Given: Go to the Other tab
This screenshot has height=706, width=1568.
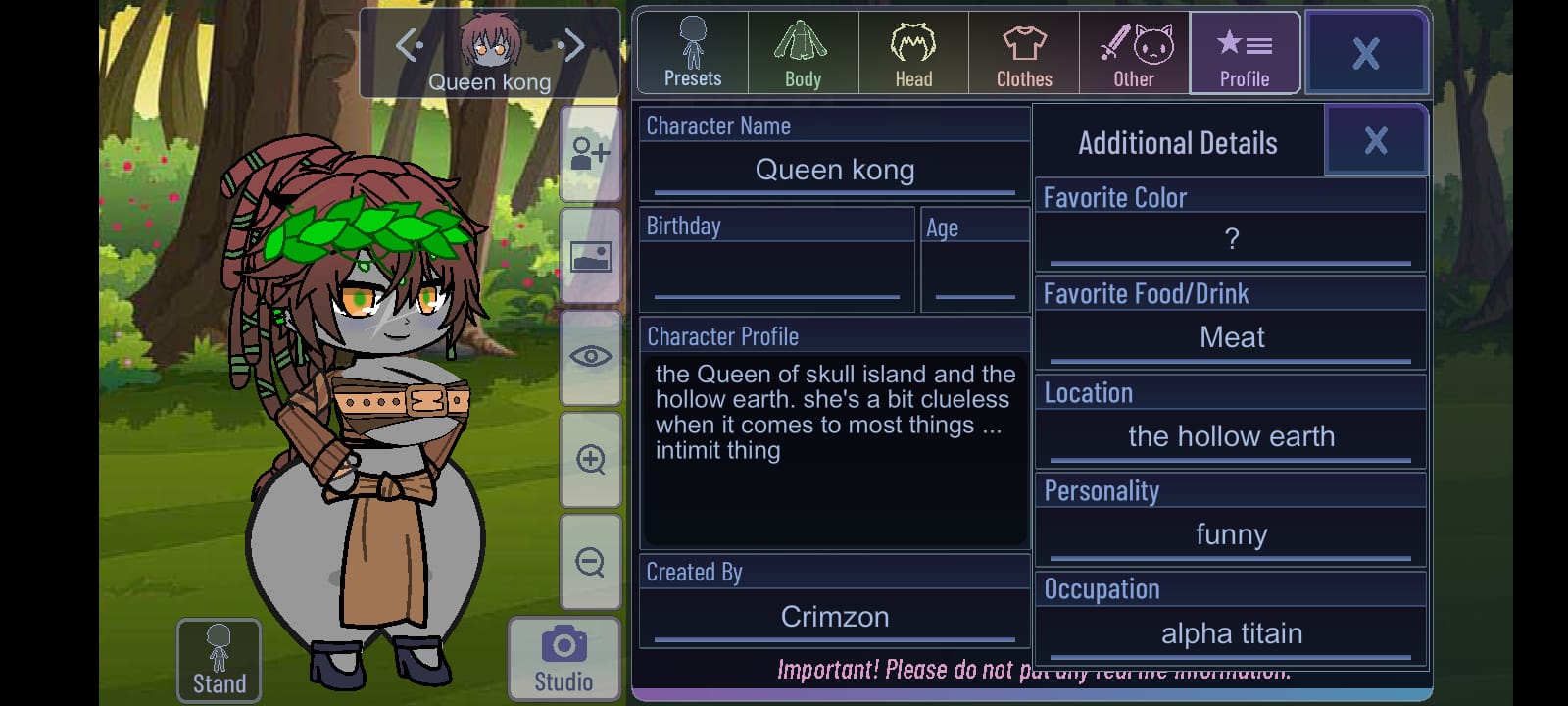Looking at the screenshot, I should [1134, 53].
